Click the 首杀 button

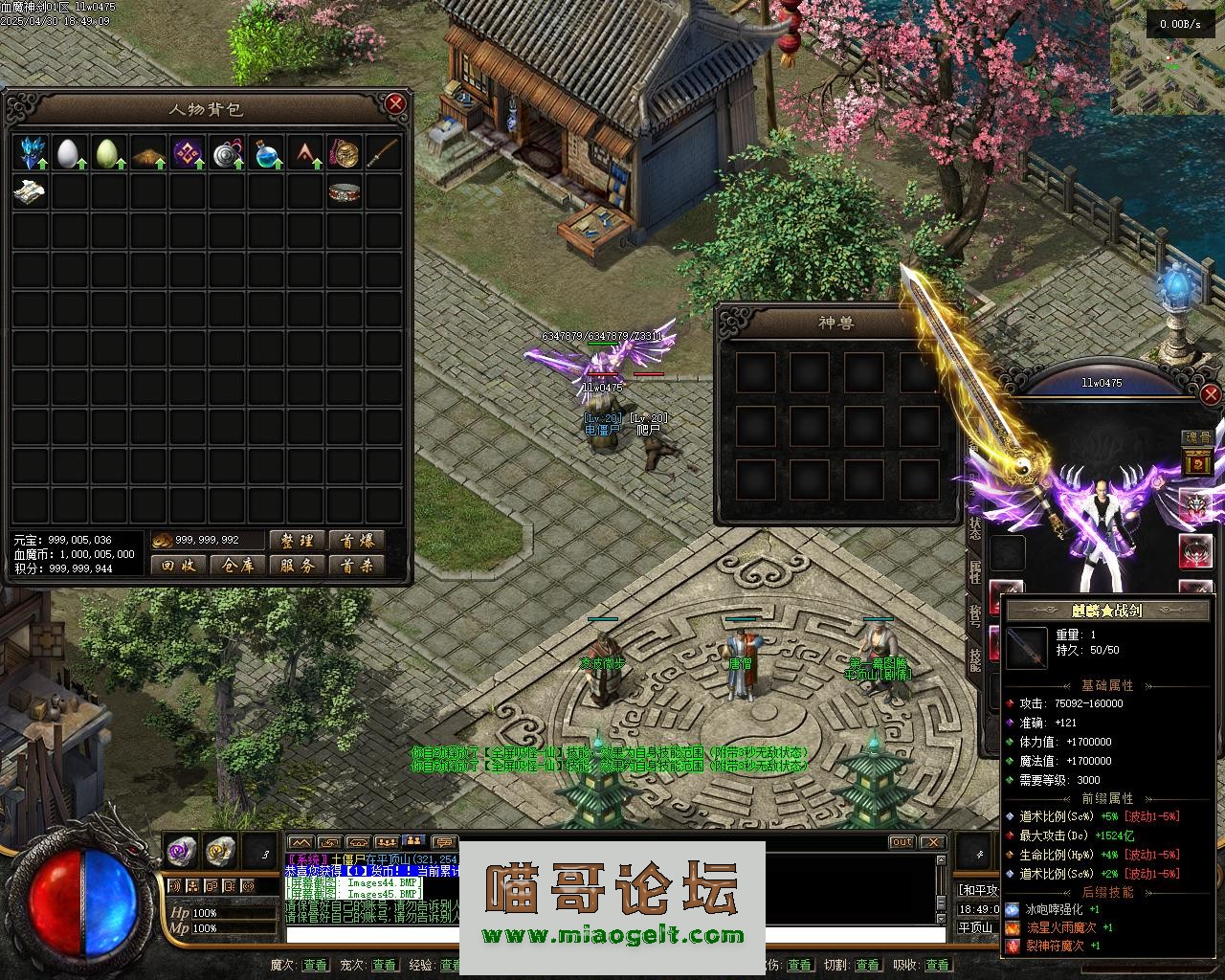356,566
